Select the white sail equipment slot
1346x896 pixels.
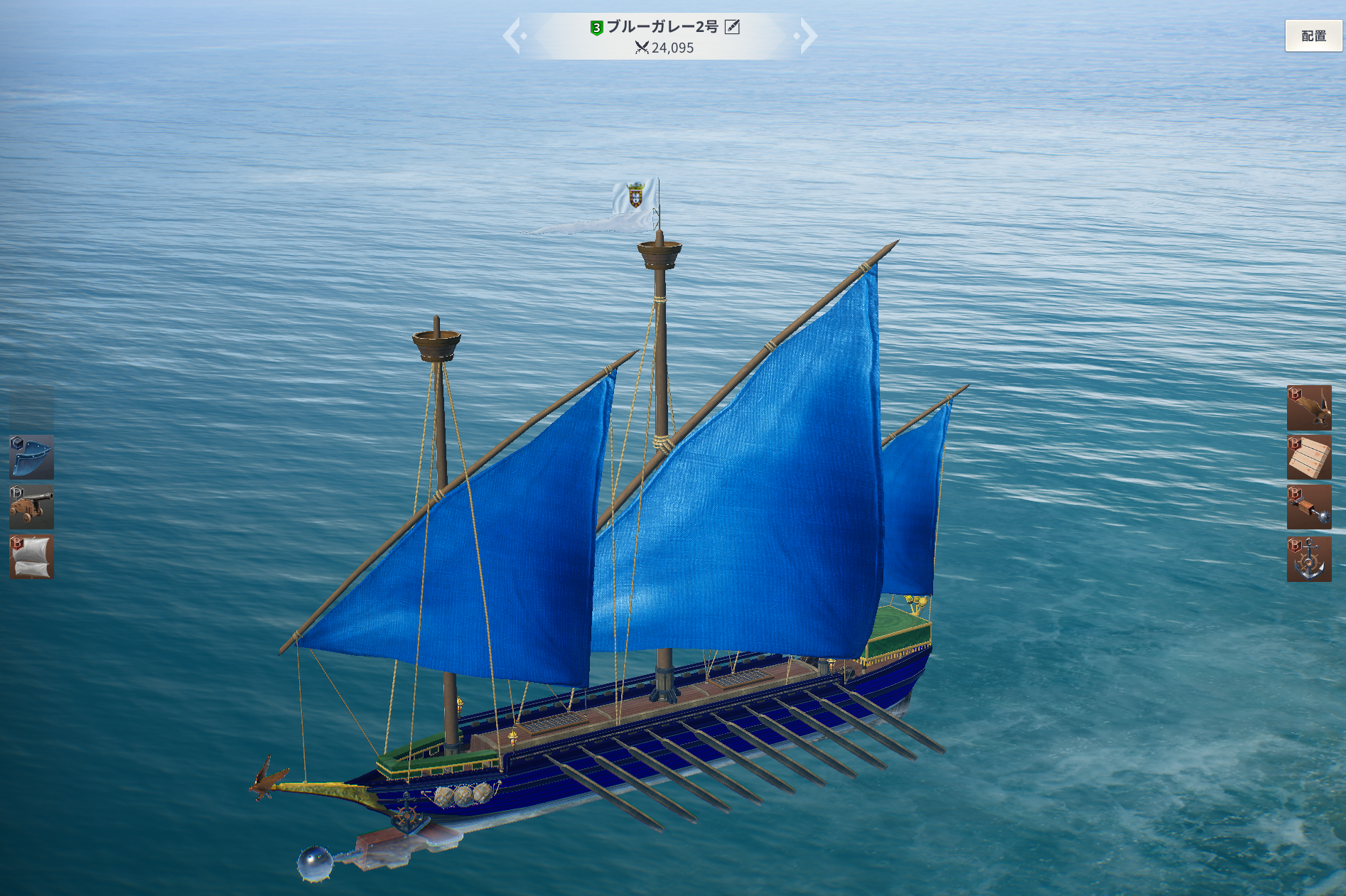click(x=31, y=556)
